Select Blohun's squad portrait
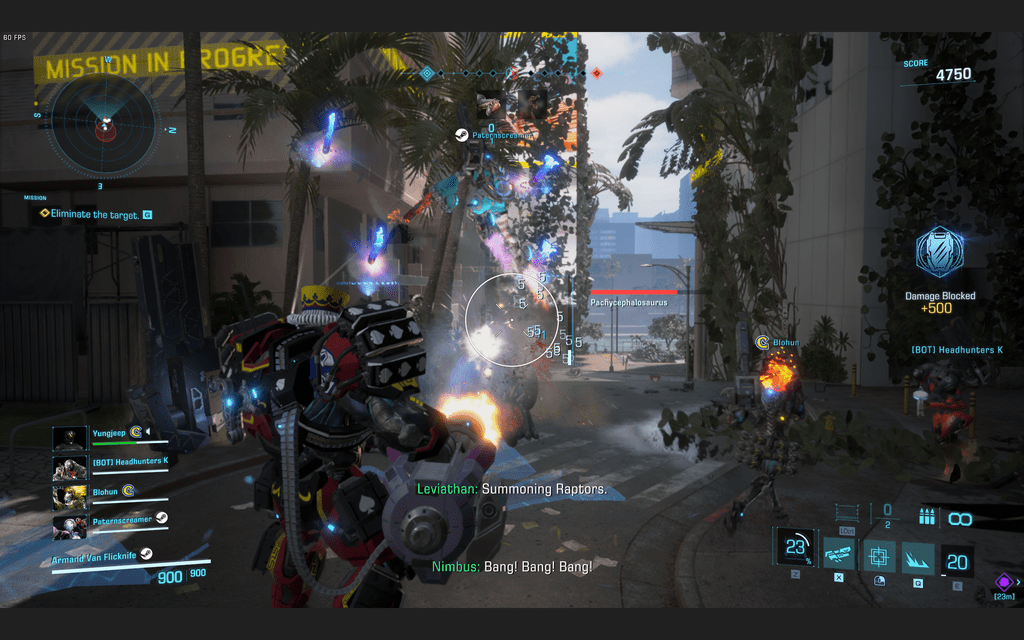This screenshot has height=640, width=1024. (68, 497)
